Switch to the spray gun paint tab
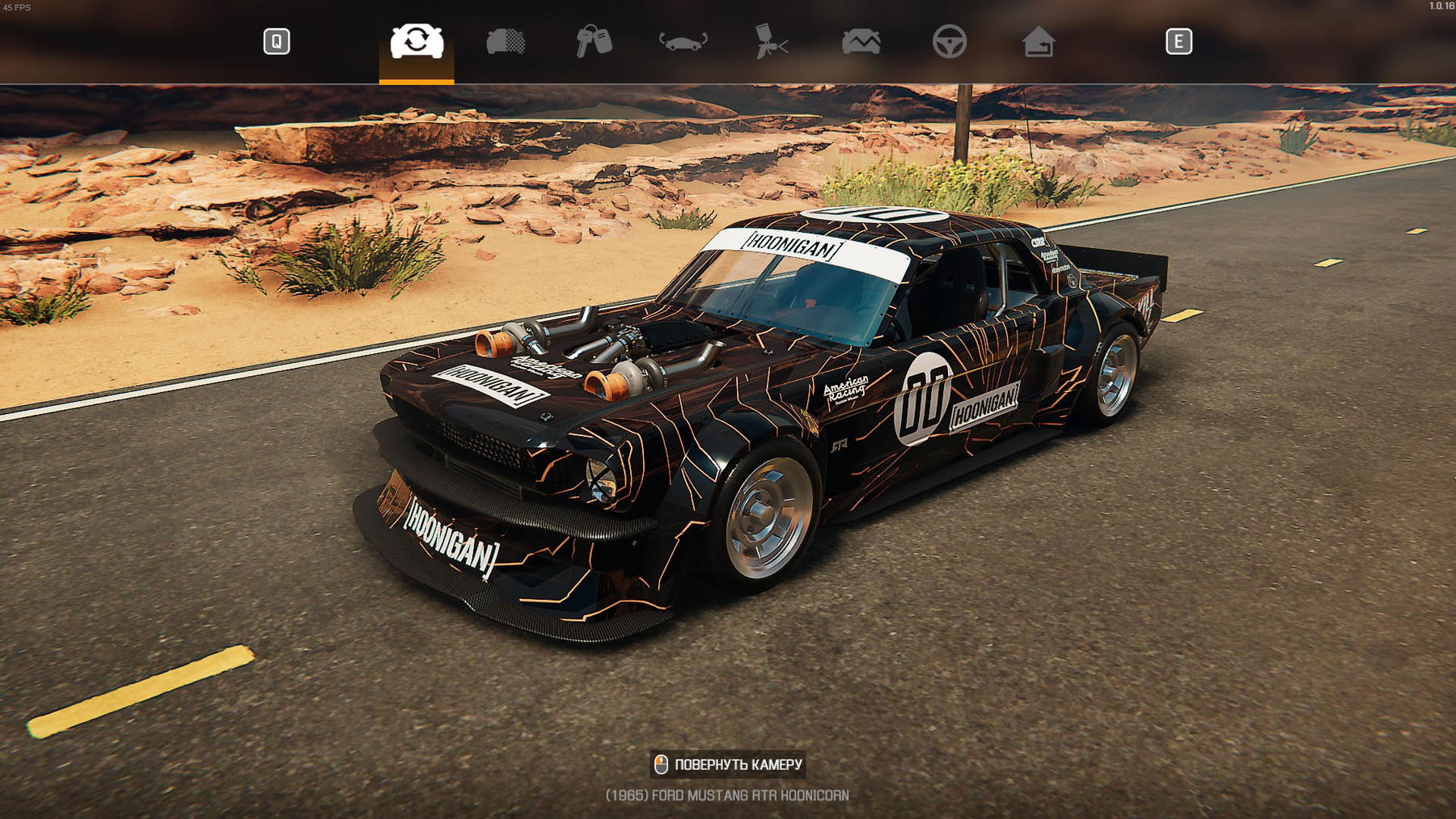 [771, 41]
